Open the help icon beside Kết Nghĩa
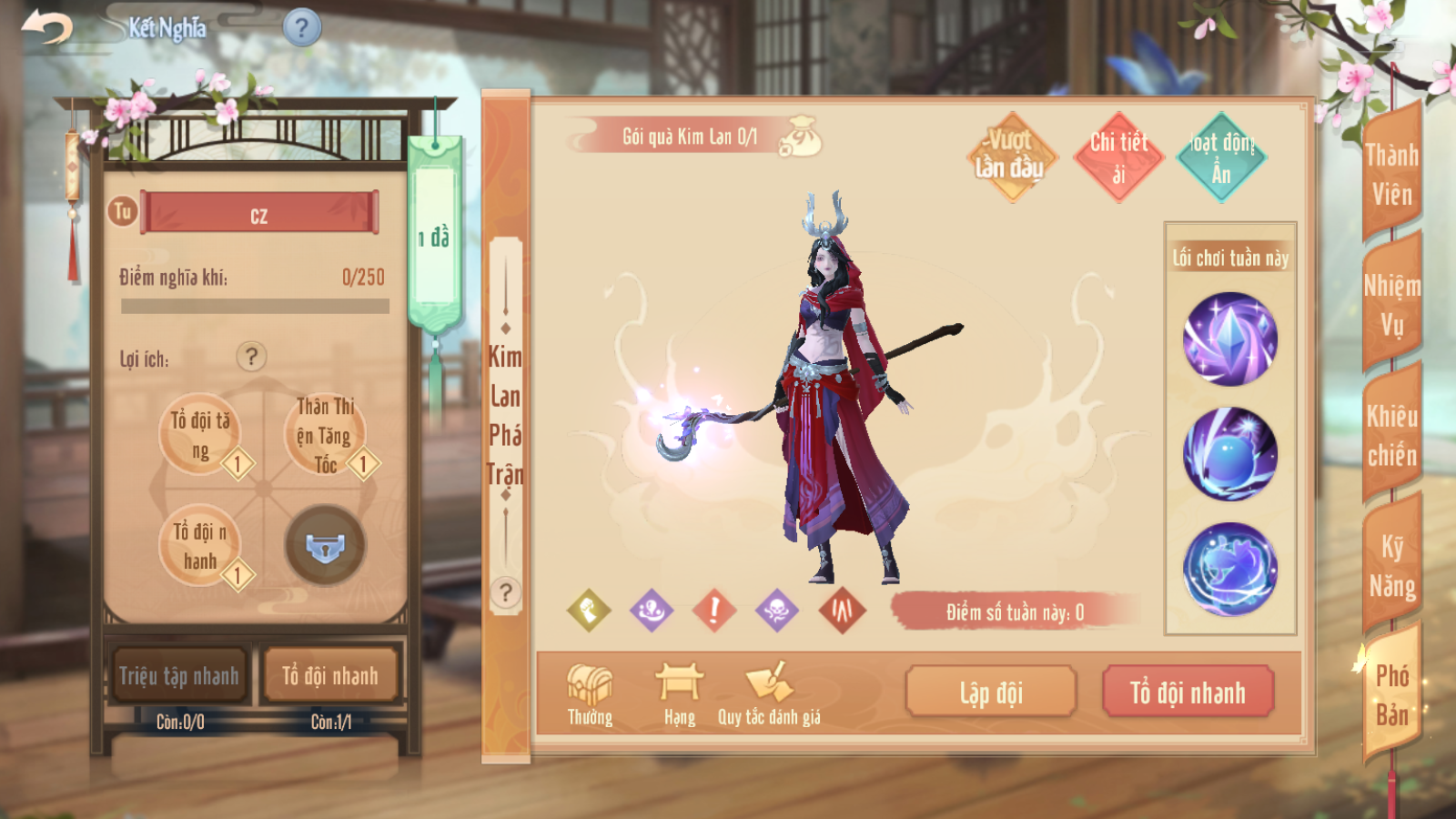 click(302, 27)
